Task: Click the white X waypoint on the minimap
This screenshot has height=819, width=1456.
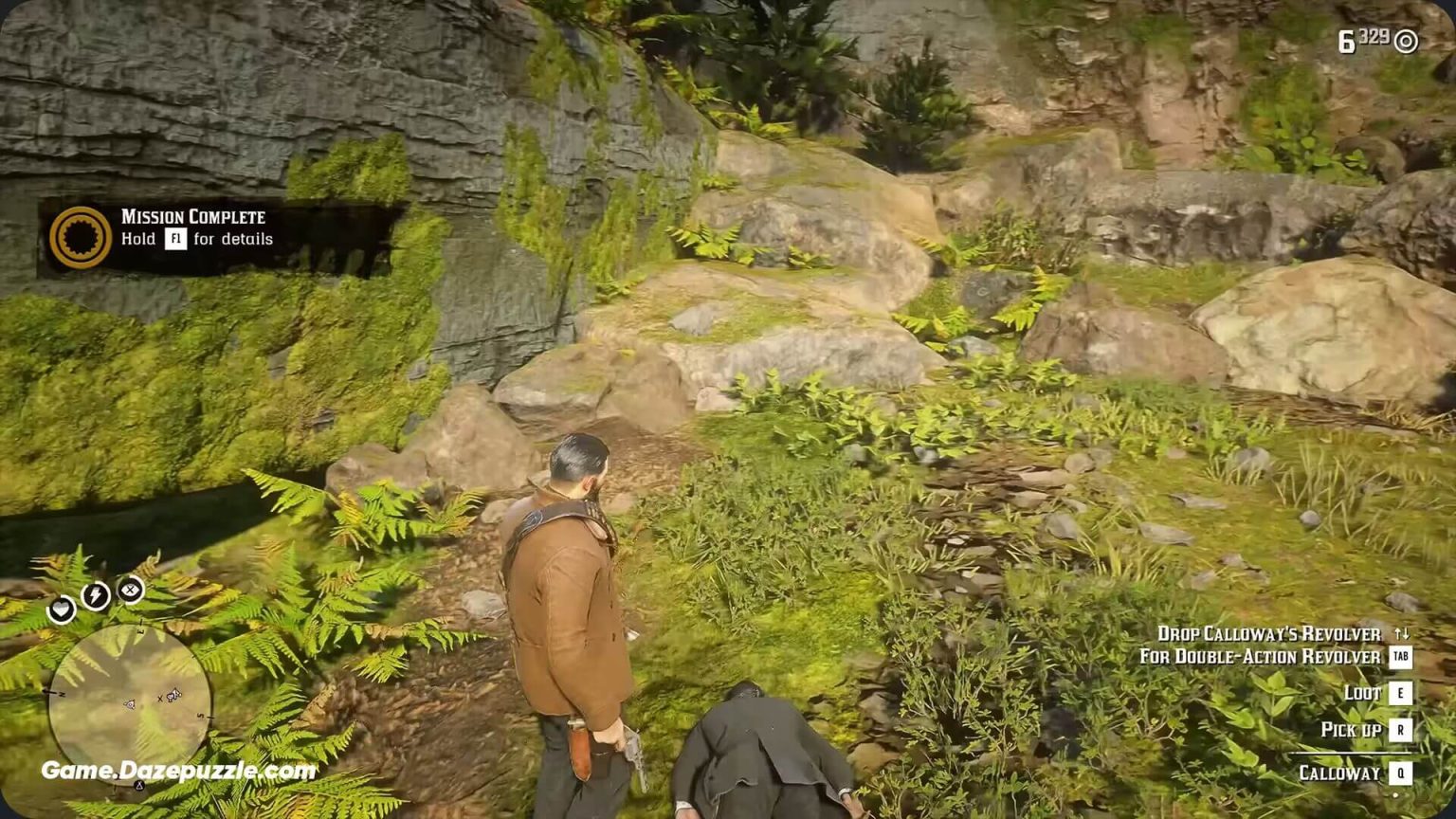Action: point(162,698)
